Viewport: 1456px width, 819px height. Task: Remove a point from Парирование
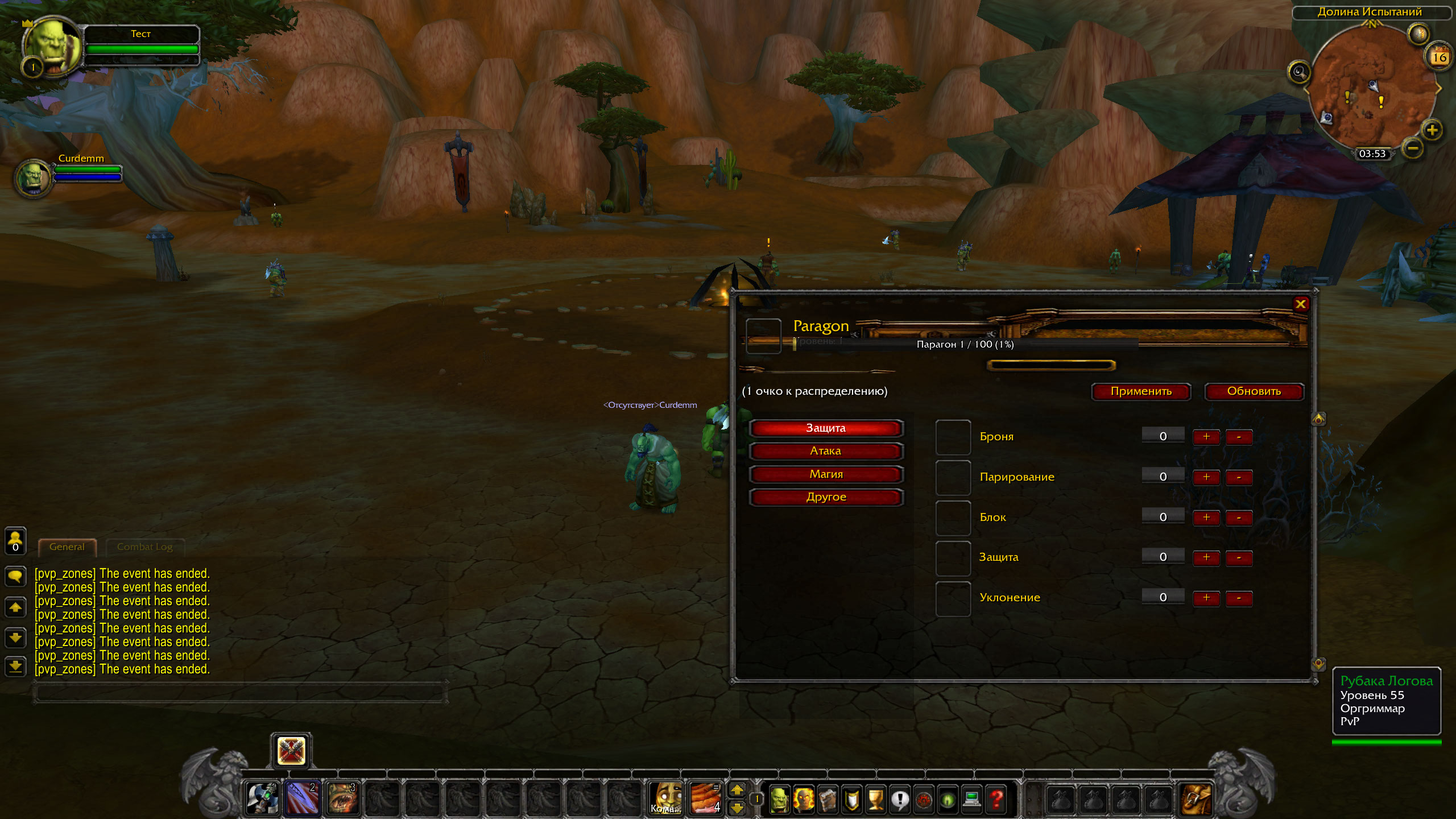pos(1239,477)
